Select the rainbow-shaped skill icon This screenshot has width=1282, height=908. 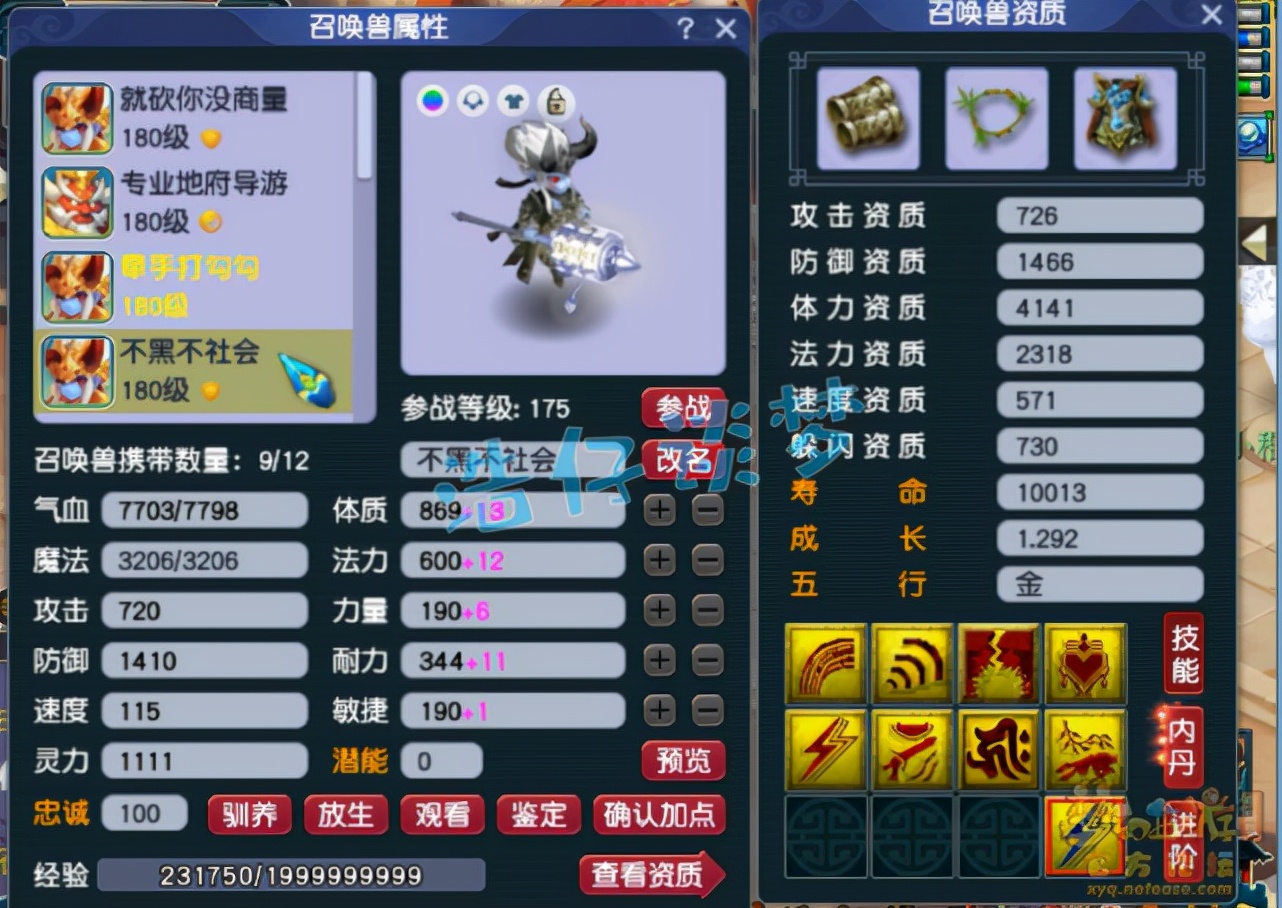click(x=825, y=662)
